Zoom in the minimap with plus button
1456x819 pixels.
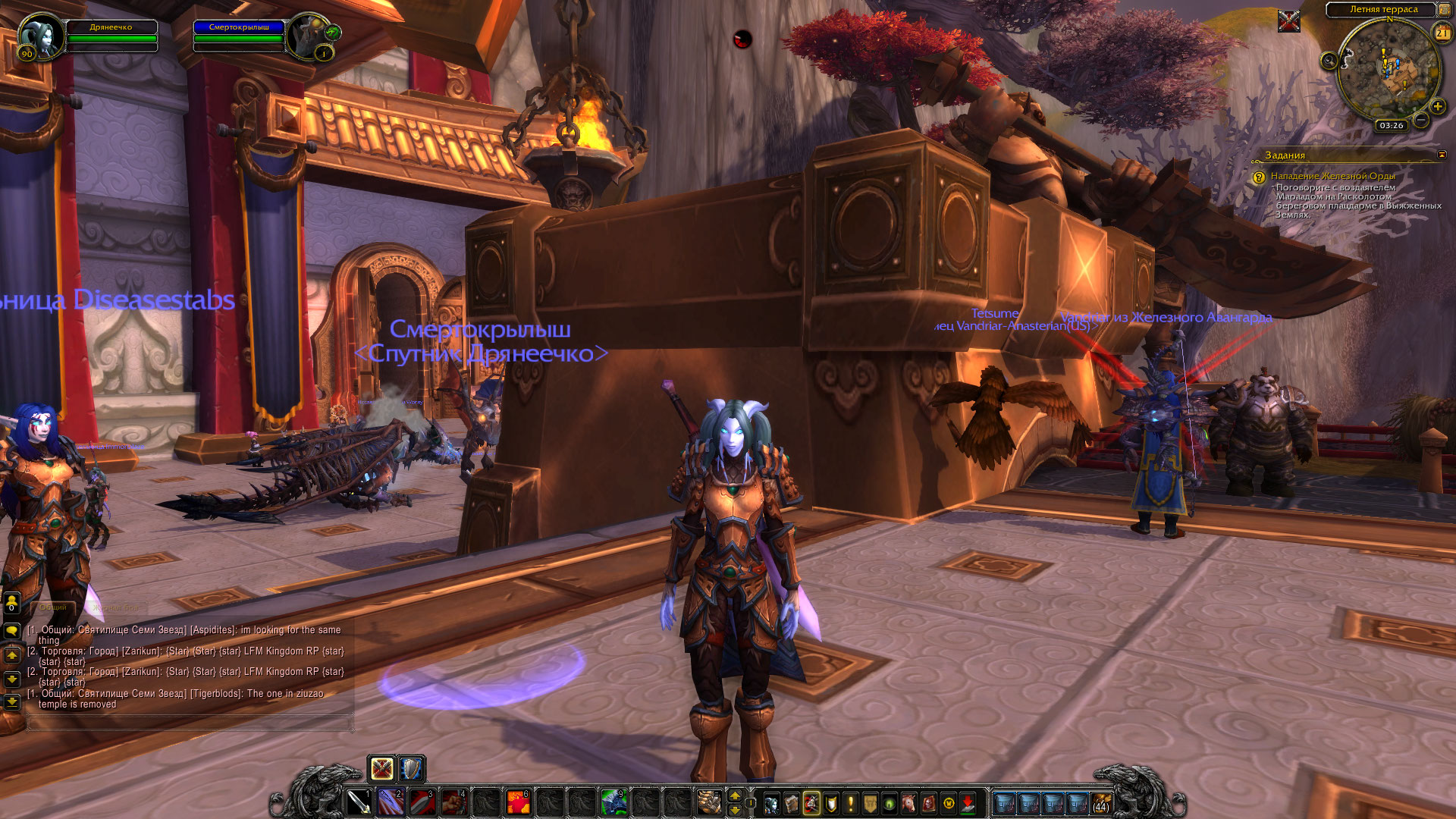[x=1437, y=105]
